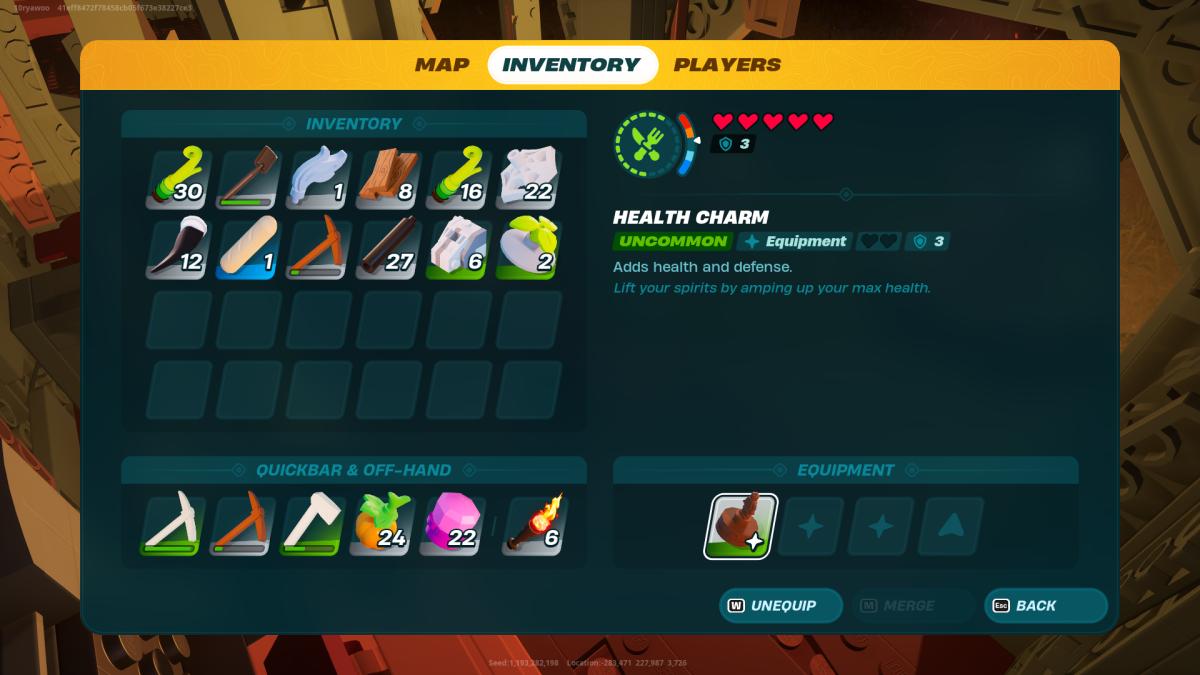Select the white pickaxe in the quickbar
Viewport: 1200px width, 675px height.
click(x=173, y=525)
